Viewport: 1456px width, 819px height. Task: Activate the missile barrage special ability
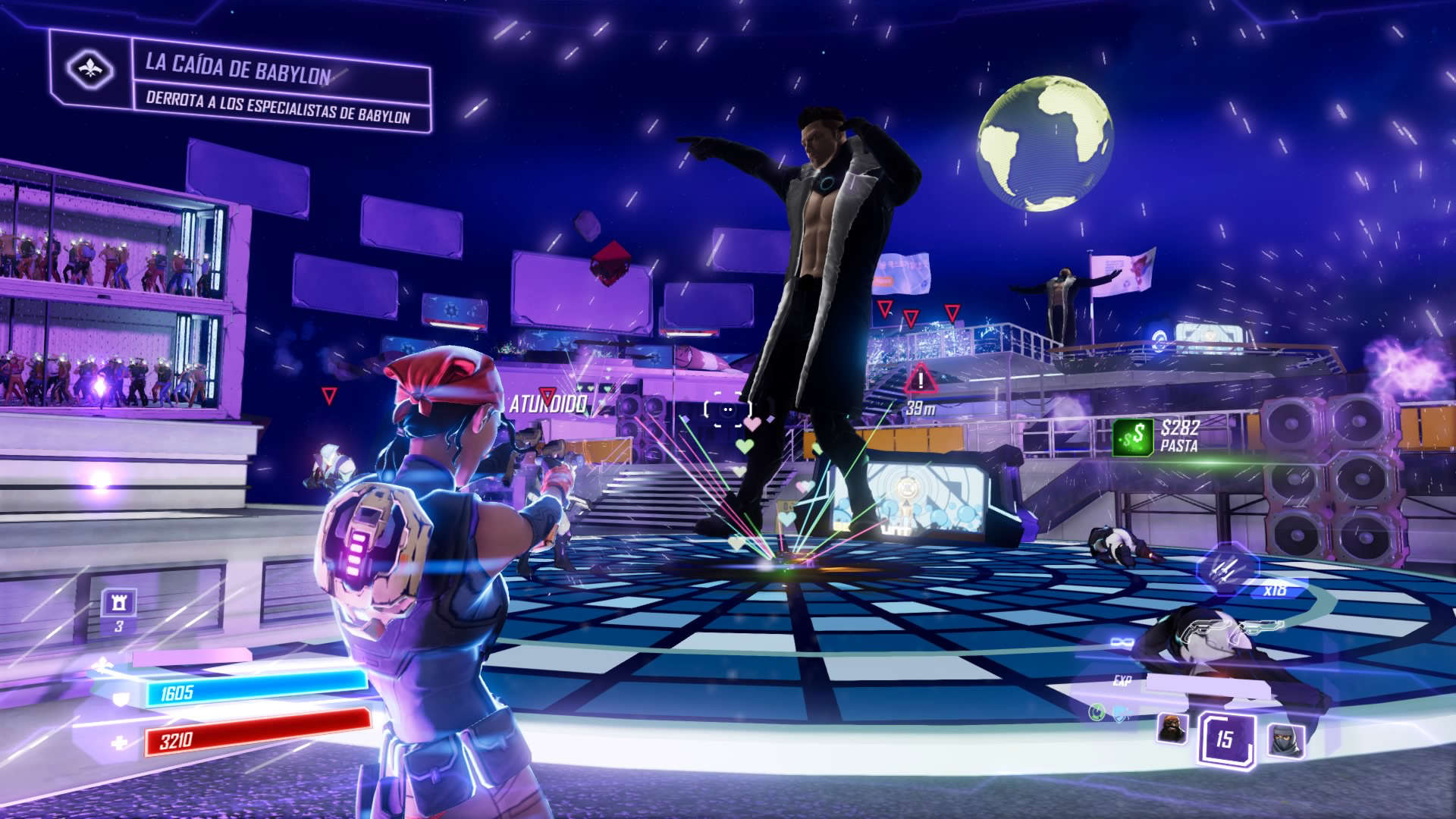pos(1226,569)
